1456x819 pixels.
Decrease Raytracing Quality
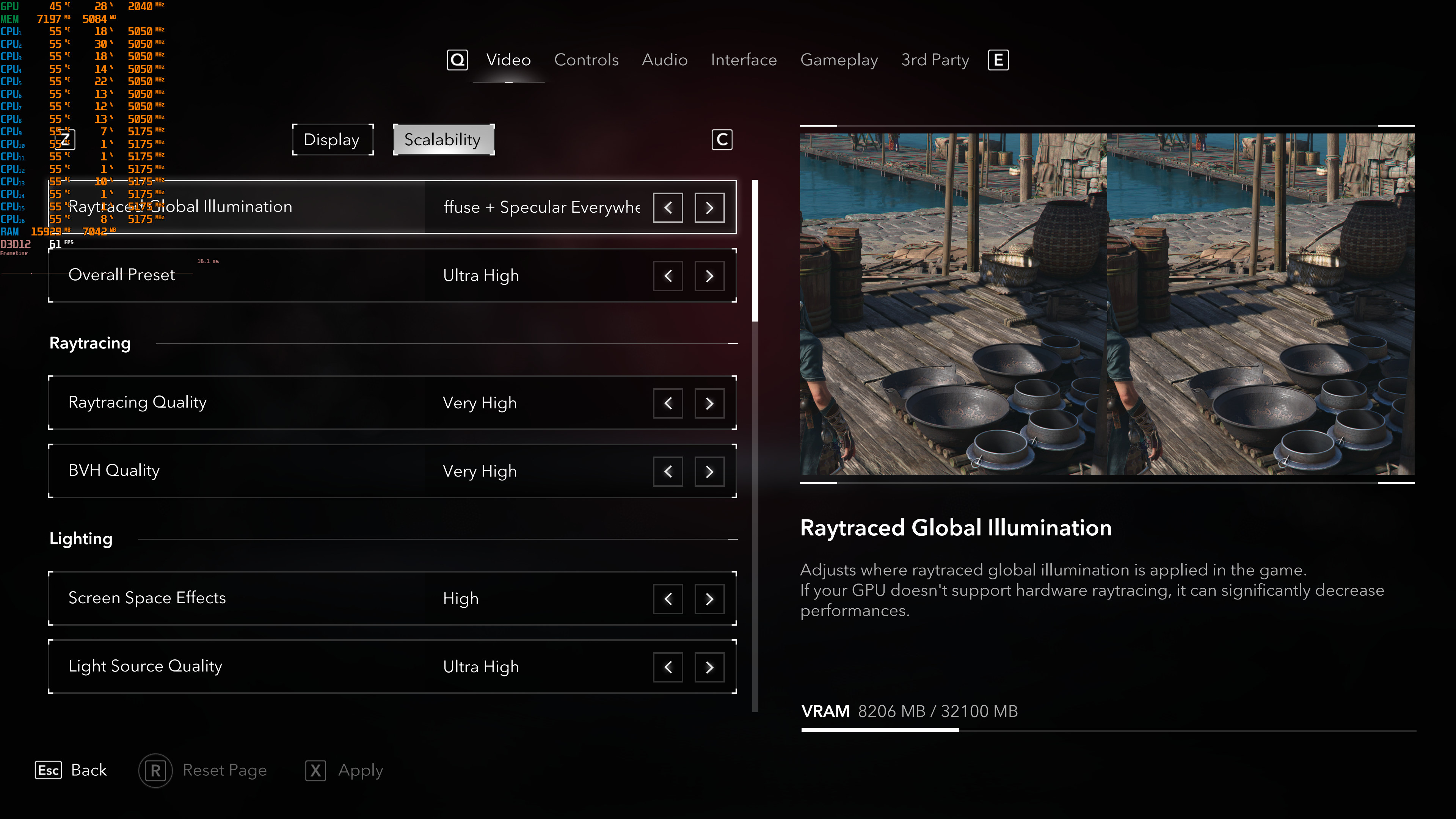click(x=667, y=403)
